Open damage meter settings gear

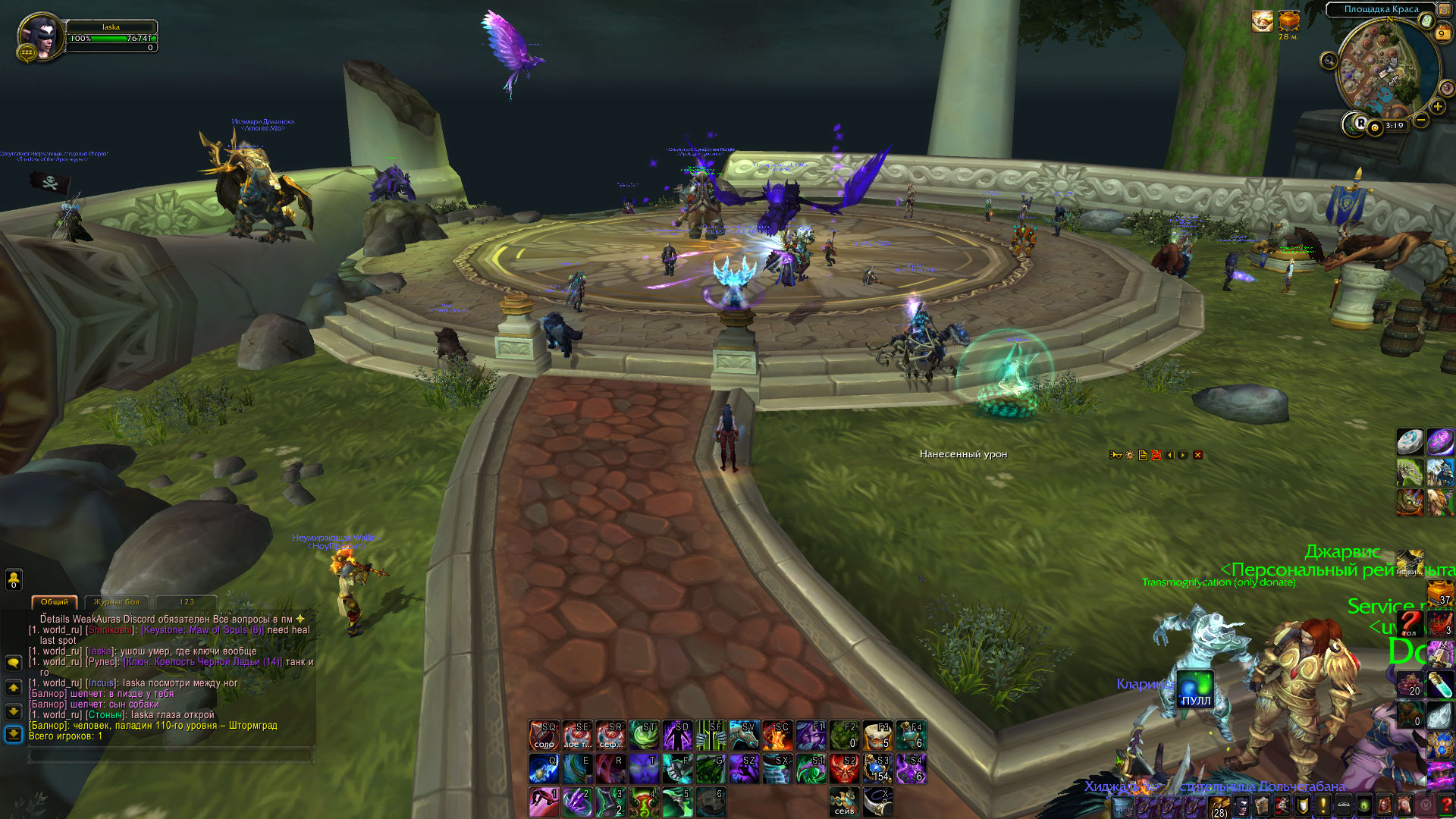point(1130,455)
